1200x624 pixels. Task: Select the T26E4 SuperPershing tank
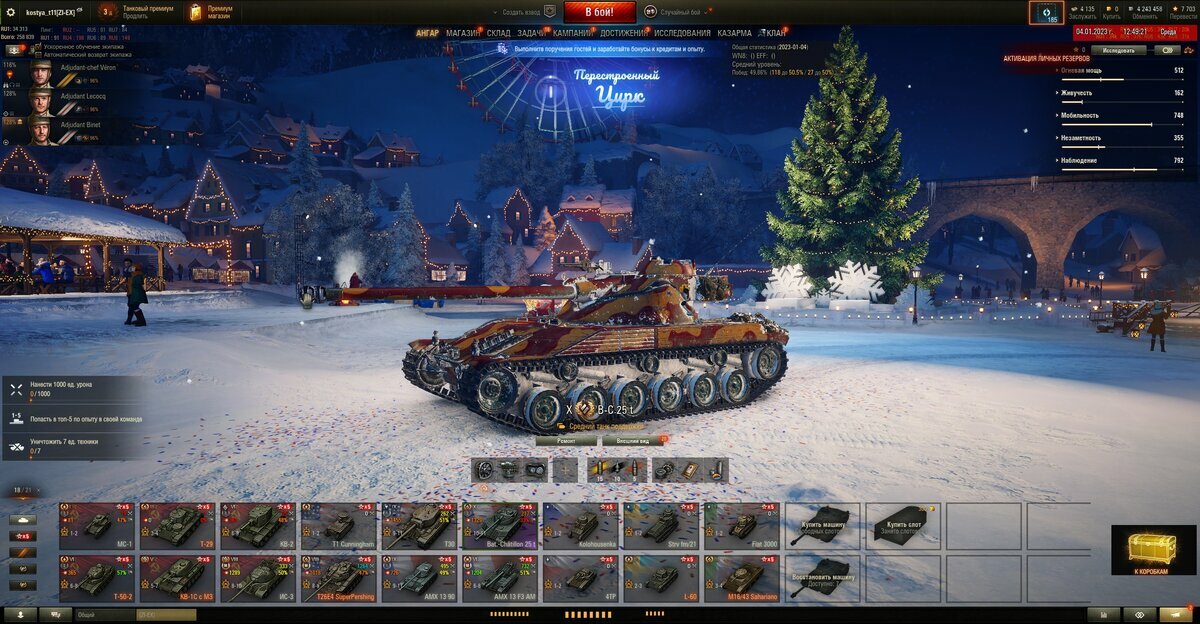pyautogui.click(x=339, y=578)
